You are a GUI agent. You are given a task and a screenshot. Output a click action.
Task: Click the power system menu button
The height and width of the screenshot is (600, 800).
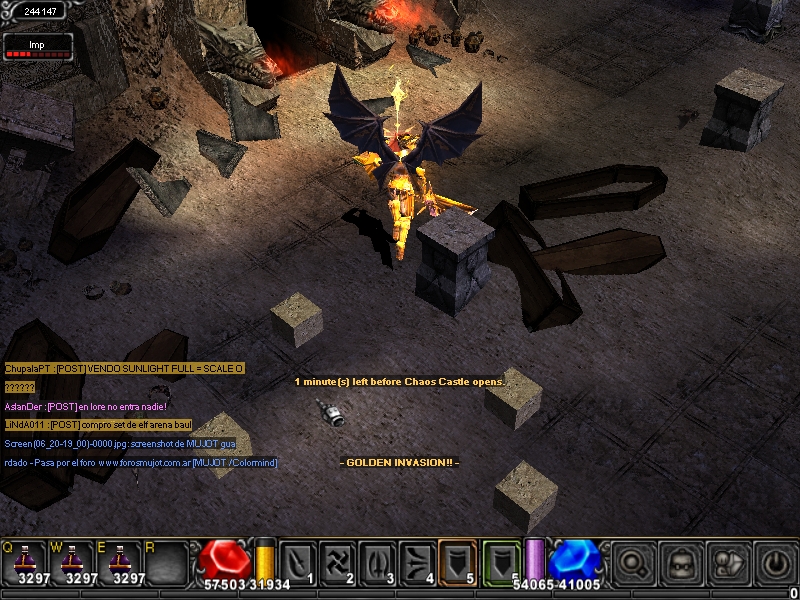tap(775, 562)
